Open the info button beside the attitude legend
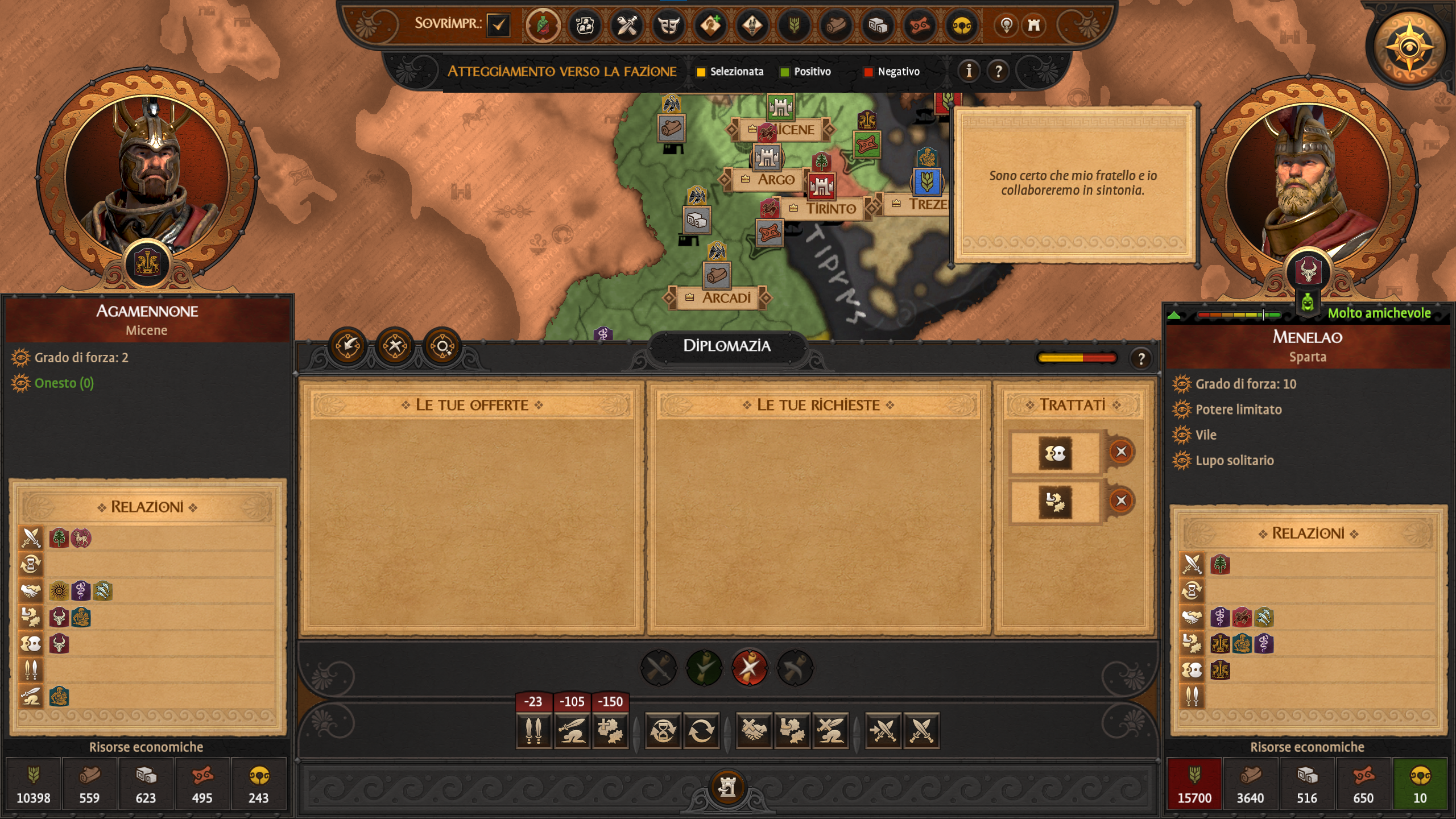Image resolution: width=1456 pixels, height=819 pixels. pos(969,71)
